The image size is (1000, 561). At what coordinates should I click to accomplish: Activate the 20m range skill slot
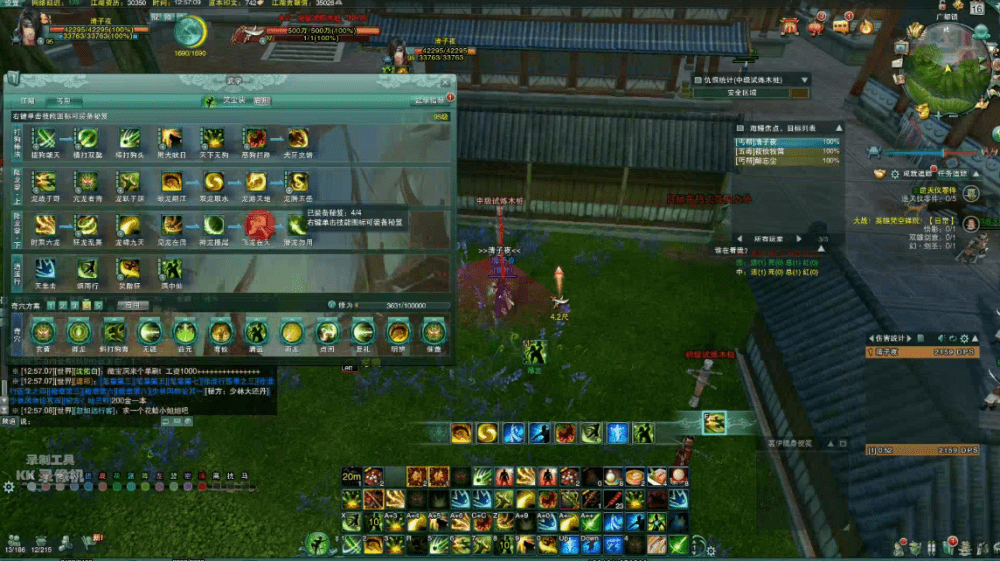pyautogui.click(x=351, y=475)
